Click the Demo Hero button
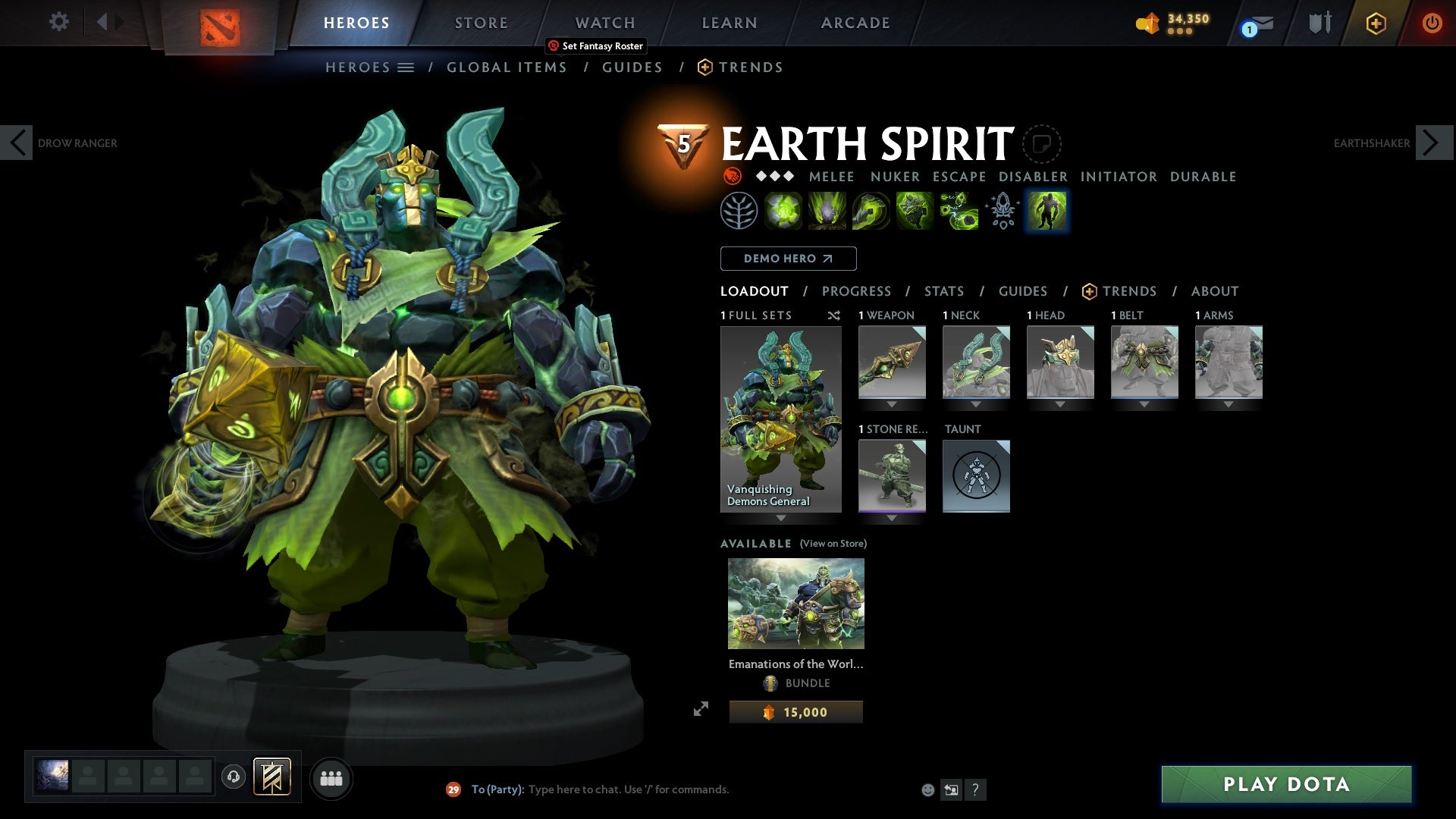Image resolution: width=1456 pixels, height=819 pixels. [787, 259]
